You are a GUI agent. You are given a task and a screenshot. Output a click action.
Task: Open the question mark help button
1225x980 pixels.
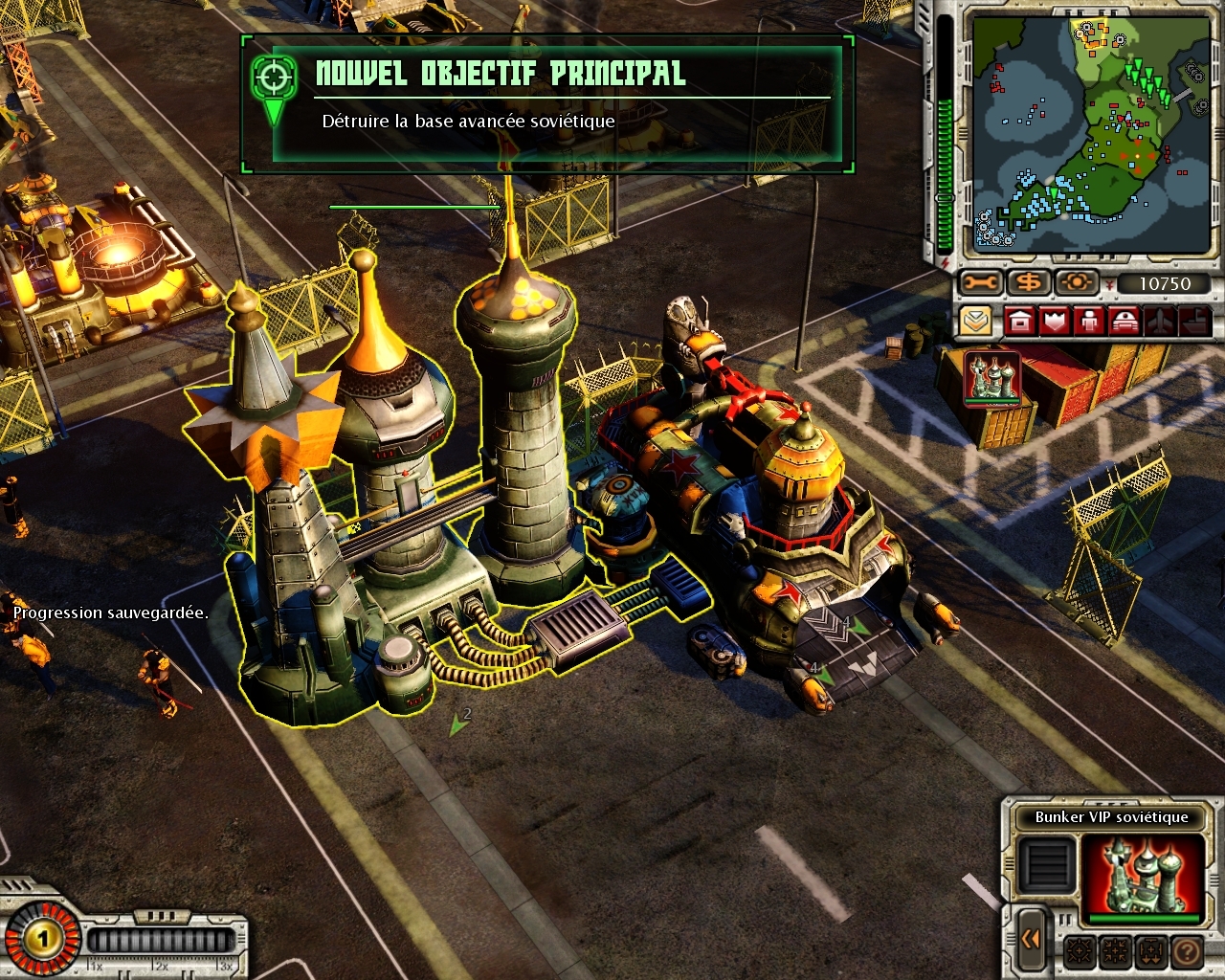(x=1187, y=952)
